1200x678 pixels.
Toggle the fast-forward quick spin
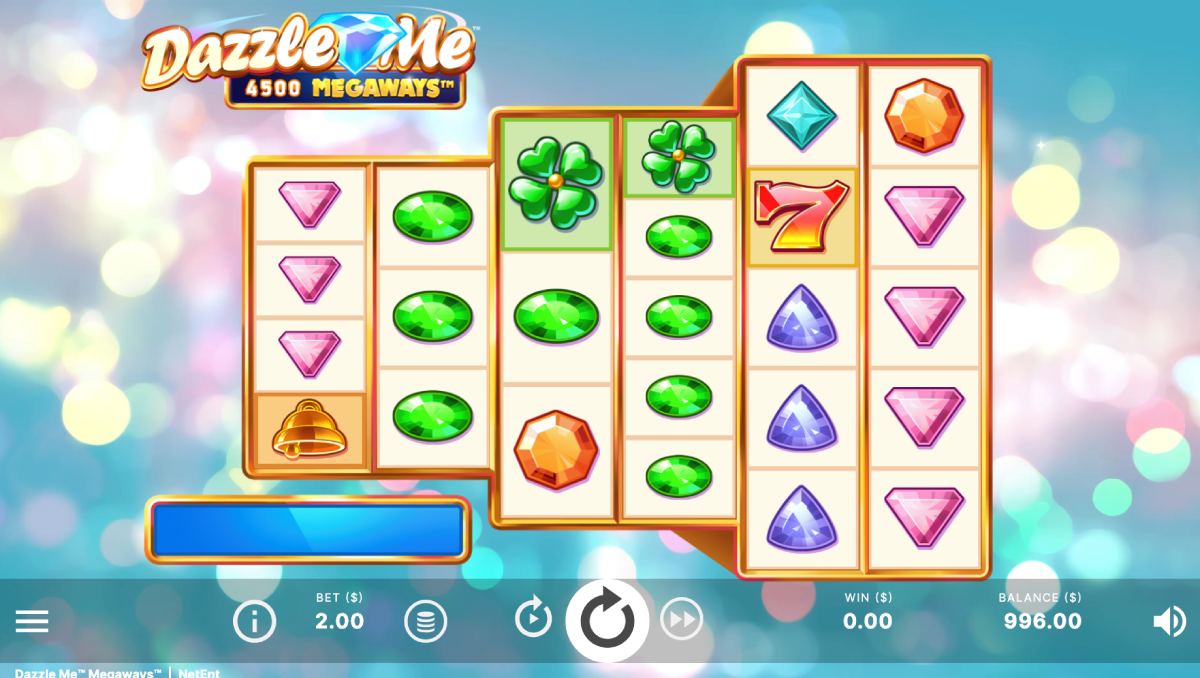681,620
